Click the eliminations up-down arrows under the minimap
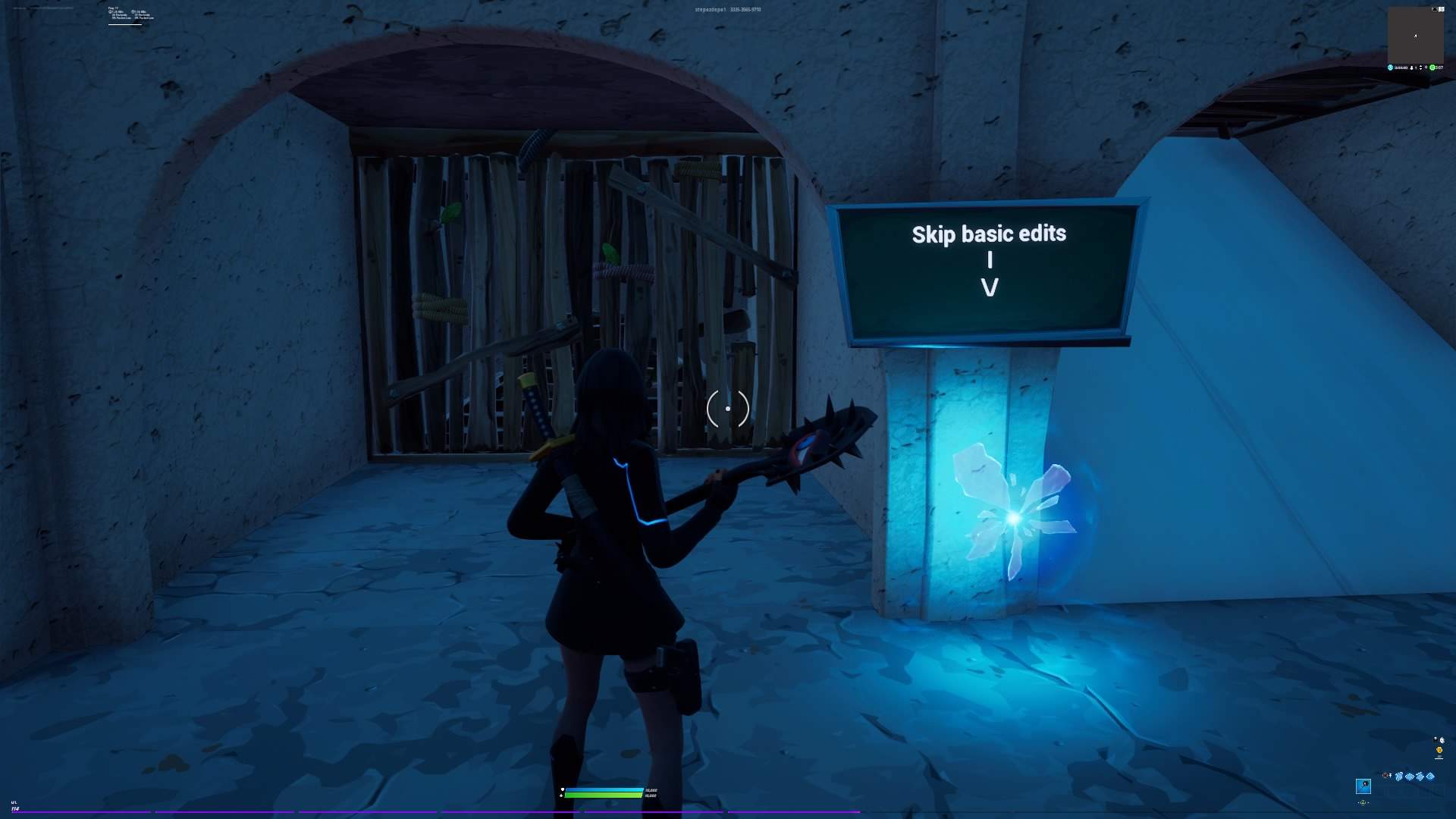The height and width of the screenshot is (819, 1456). click(1421, 67)
